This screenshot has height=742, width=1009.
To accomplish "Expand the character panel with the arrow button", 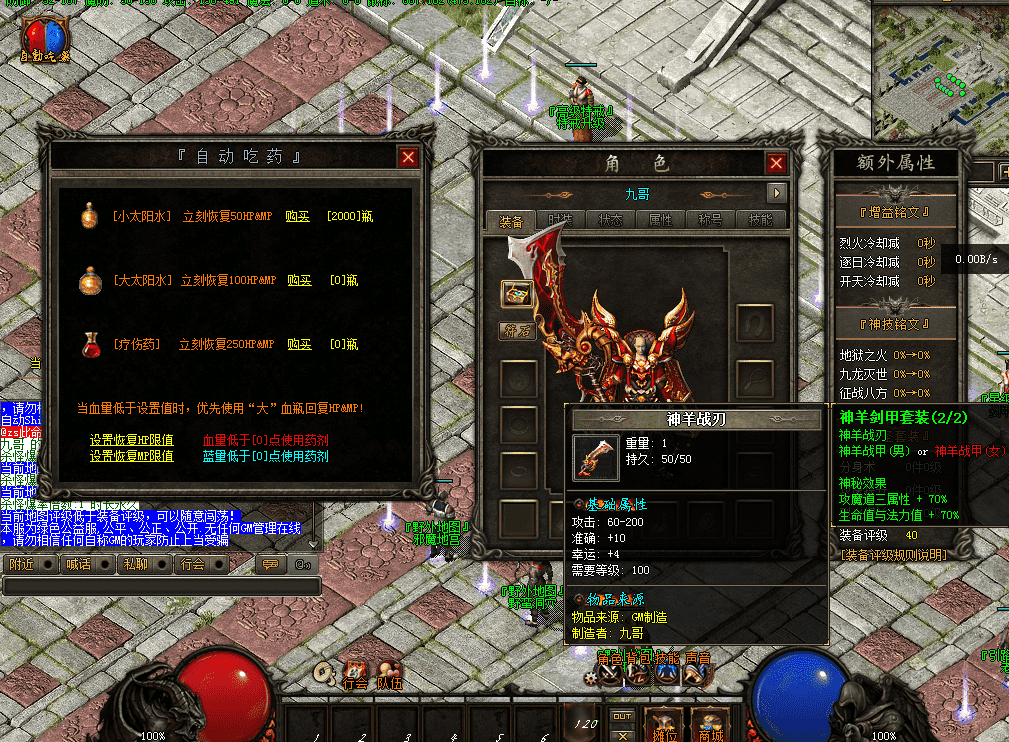I will pos(776,193).
